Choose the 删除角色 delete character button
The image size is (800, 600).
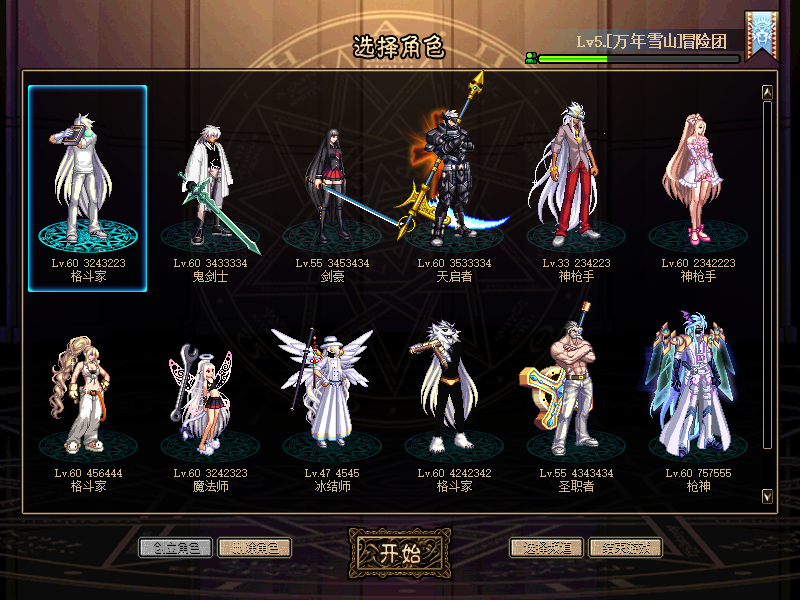[254, 547]
